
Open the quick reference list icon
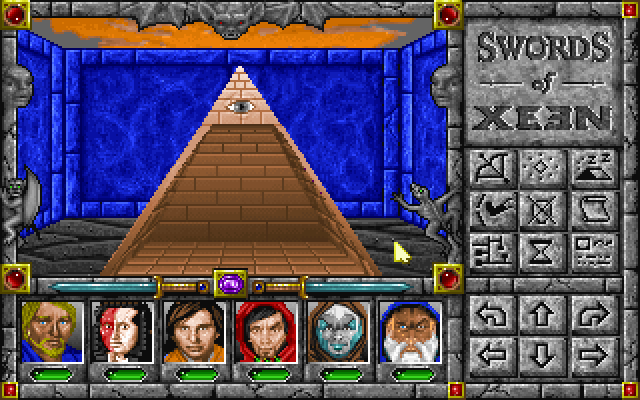click(590, 247)
